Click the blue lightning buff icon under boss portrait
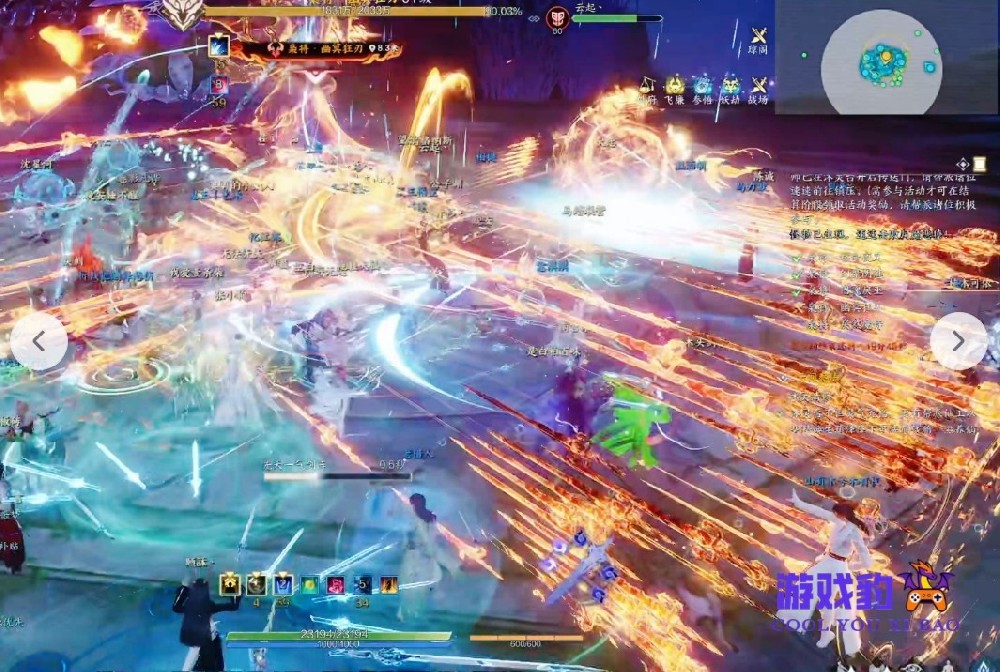The height and width of the screenshot is (672, 1000). coord(219,46)
